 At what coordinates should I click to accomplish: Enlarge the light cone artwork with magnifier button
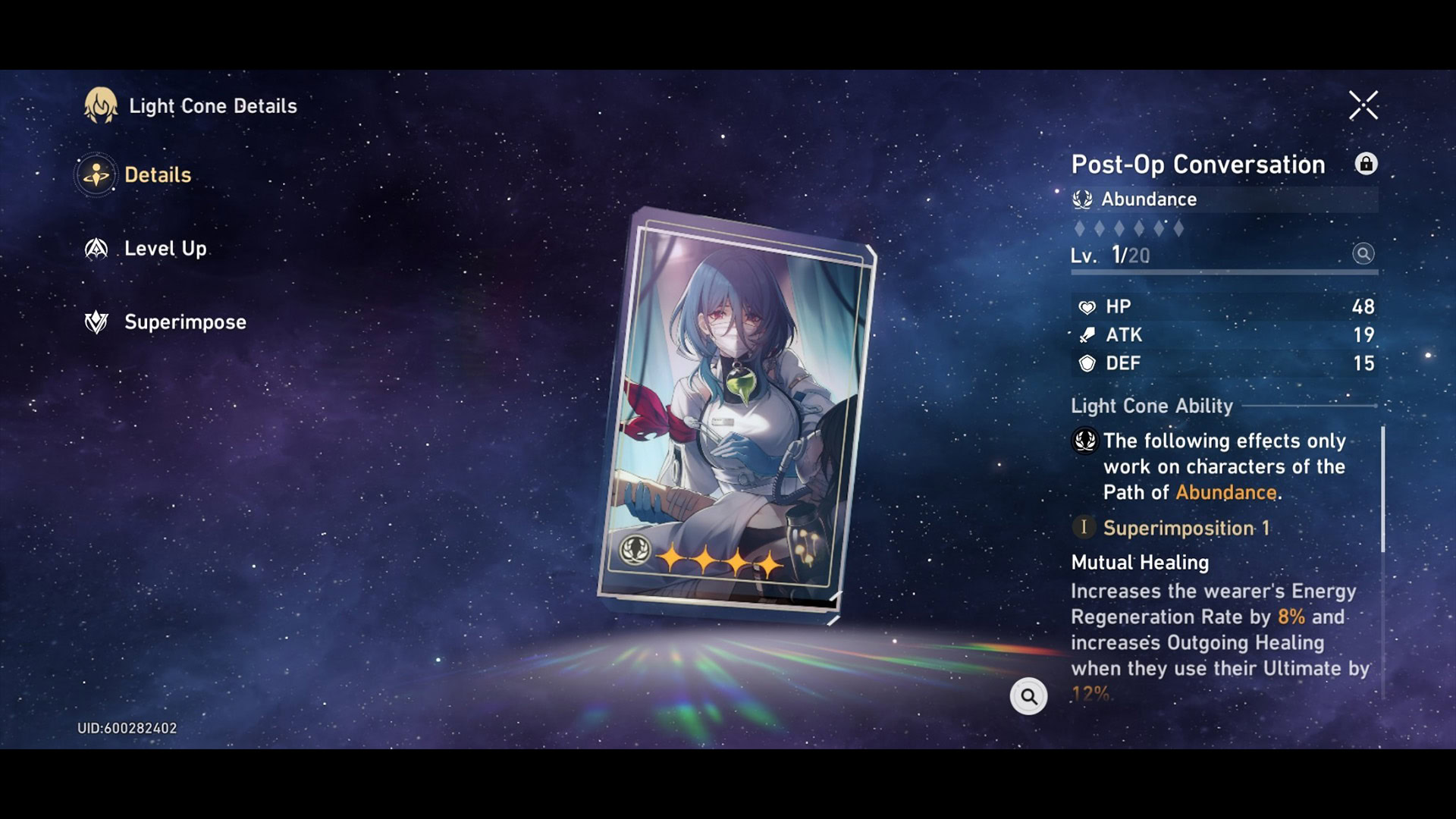point(1028,696)
